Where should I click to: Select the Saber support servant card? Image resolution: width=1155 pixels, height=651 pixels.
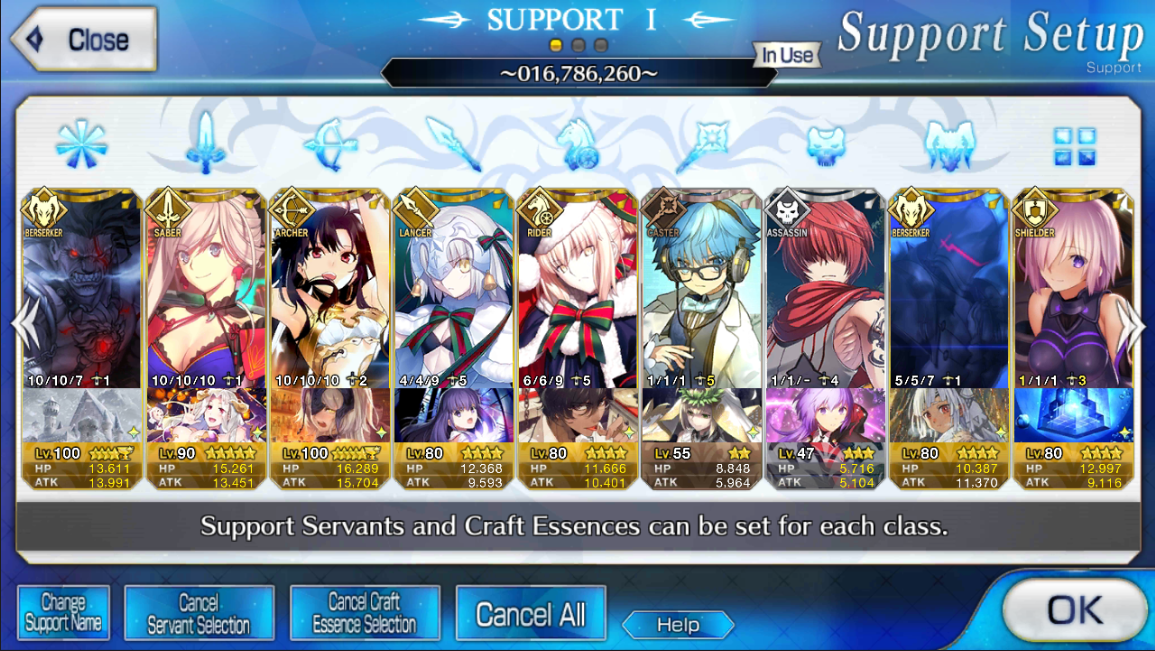206,290
